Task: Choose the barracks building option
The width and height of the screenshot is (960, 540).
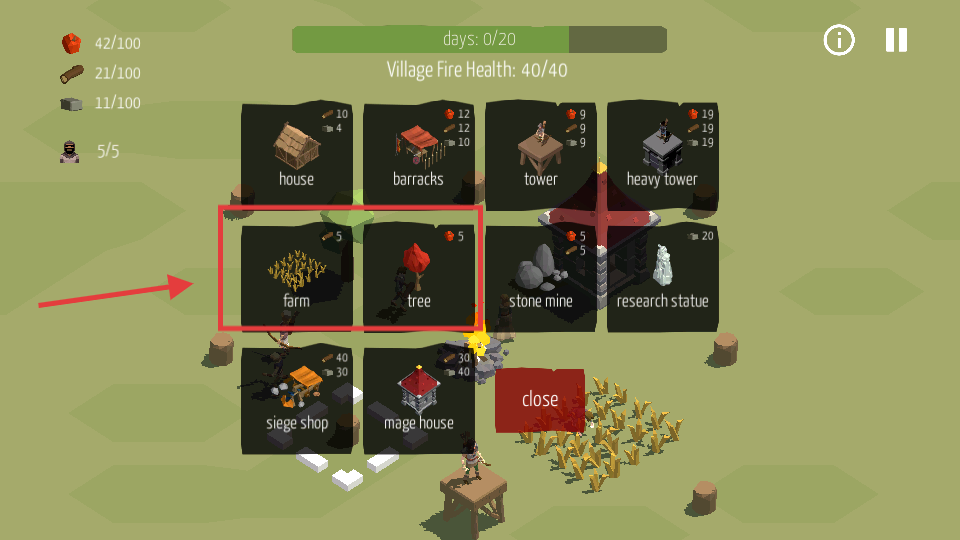Action: (x=418, y=155)
